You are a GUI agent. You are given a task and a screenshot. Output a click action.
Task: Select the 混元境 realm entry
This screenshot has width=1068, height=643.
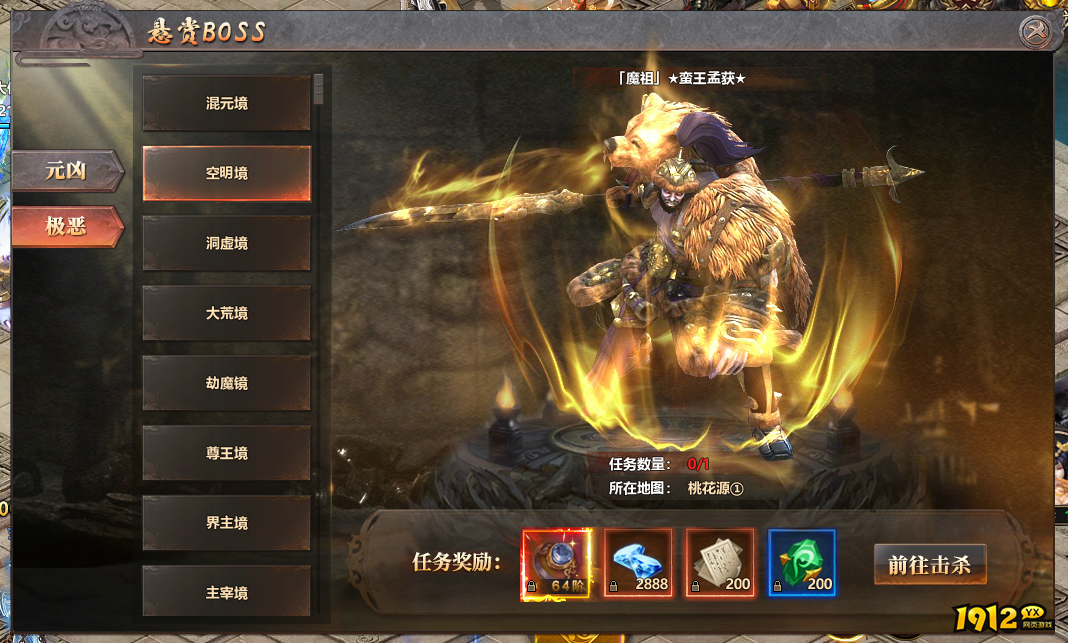pos(227,103)
